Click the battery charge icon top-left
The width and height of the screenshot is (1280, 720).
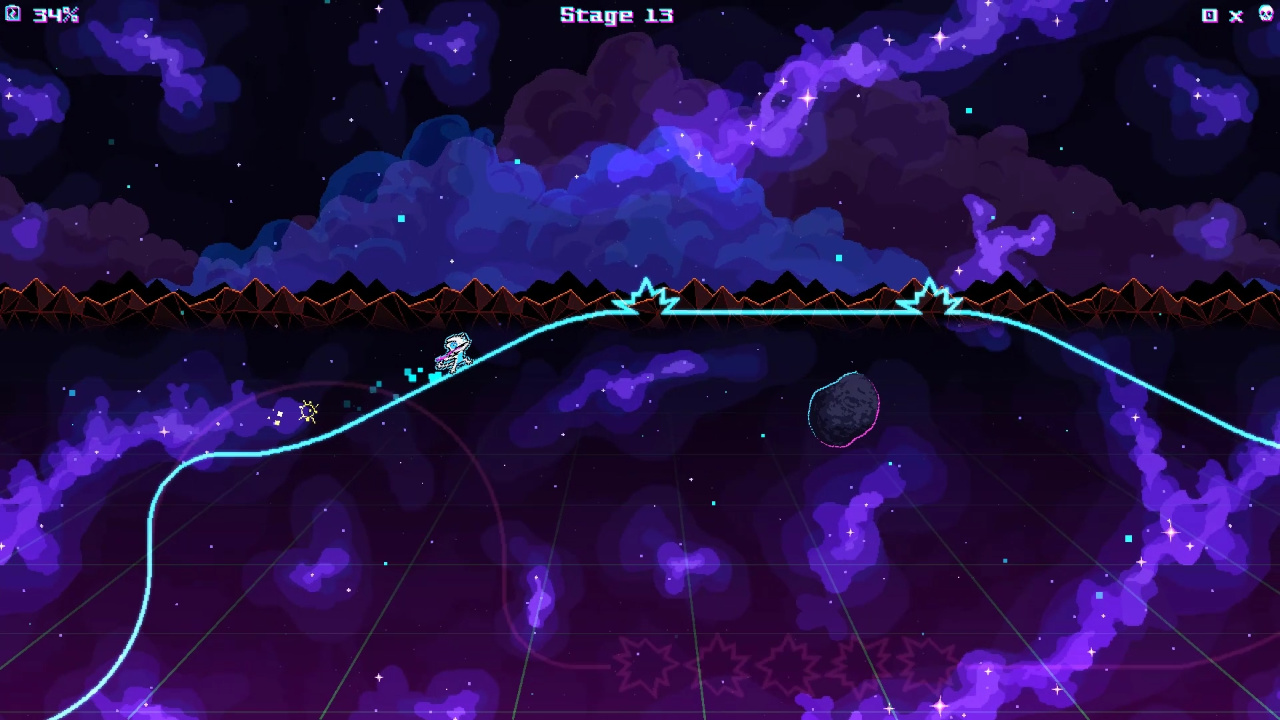pyautogui.click(x=14, y=14)
